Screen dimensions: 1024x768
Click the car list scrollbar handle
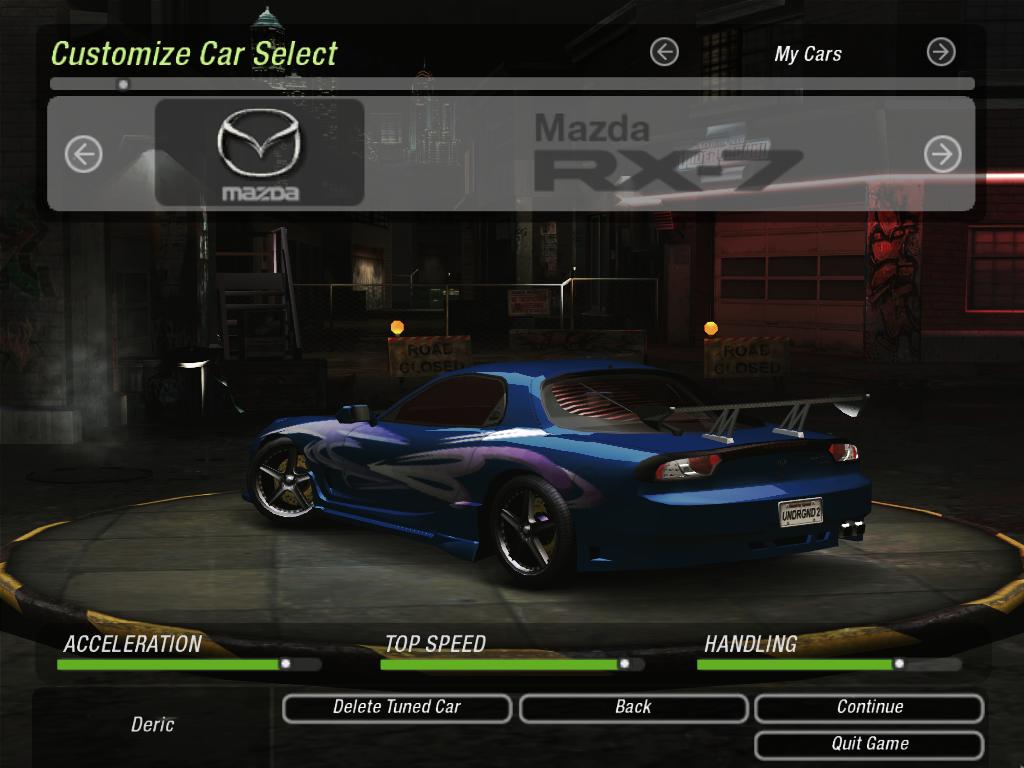point(123,85)
